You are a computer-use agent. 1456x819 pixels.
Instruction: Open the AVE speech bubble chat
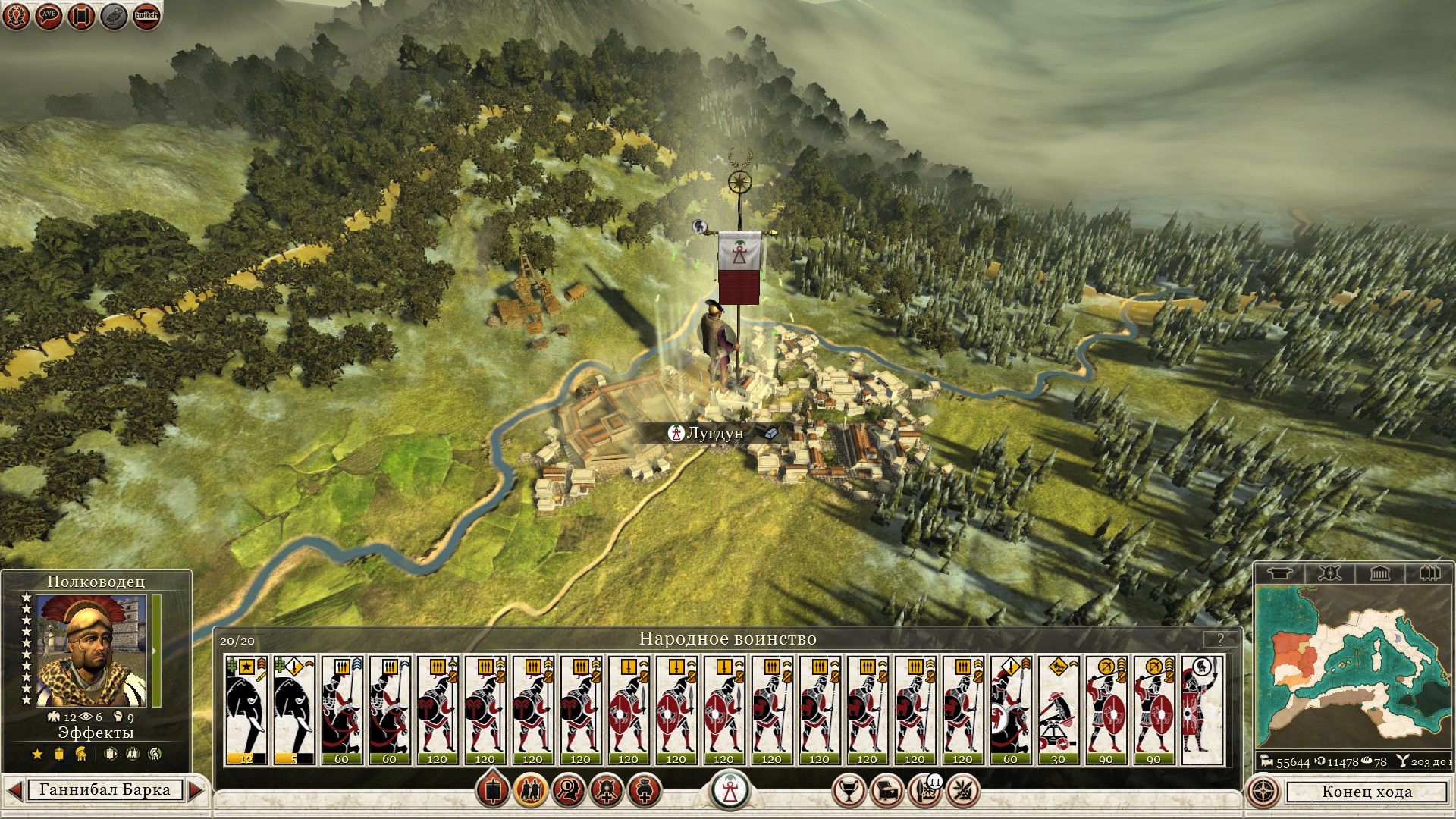[x=49, y=16]
